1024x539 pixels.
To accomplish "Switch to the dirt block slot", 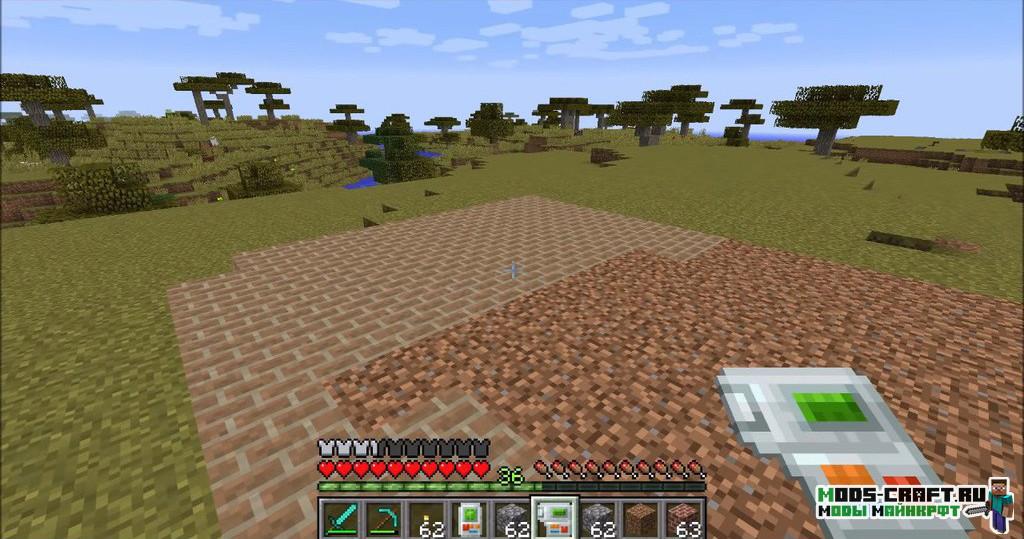I will (641, 520).
